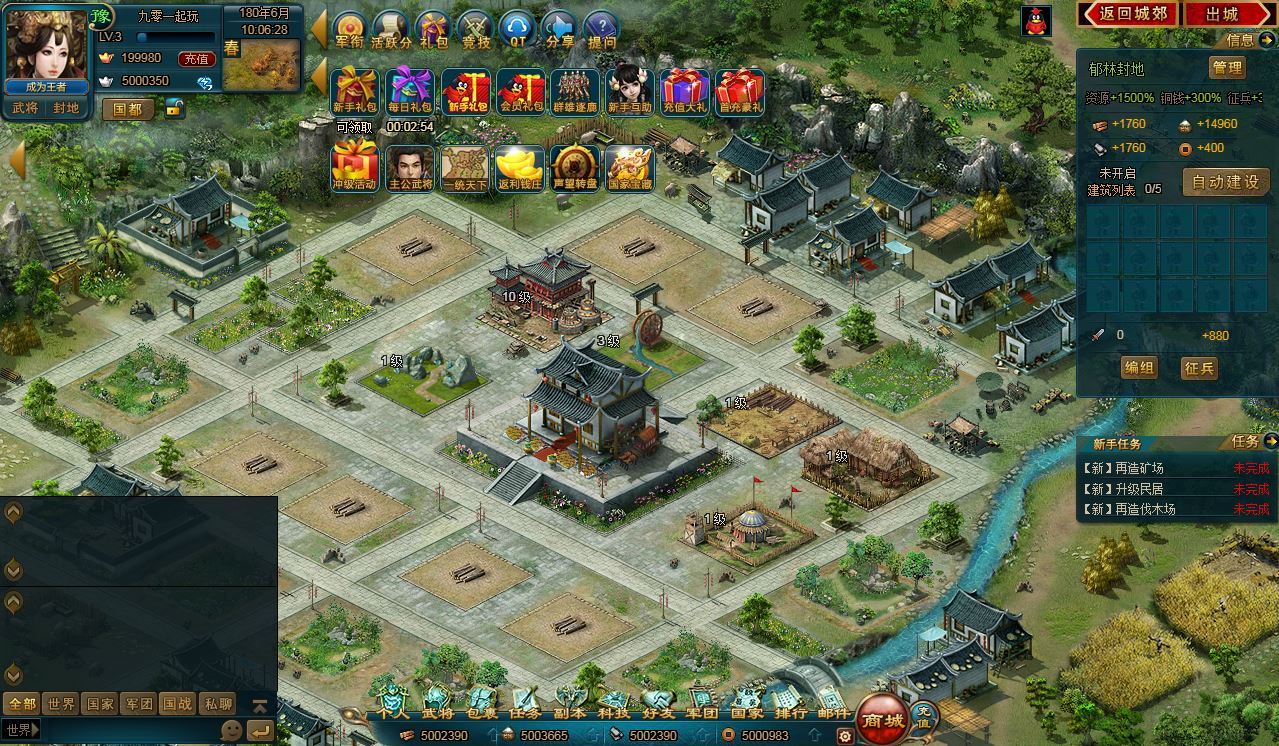This screenshot has width=1279, height=746.
Task: Switch chat to the 私聊 private tab
Action: click(x=217, y=704)
